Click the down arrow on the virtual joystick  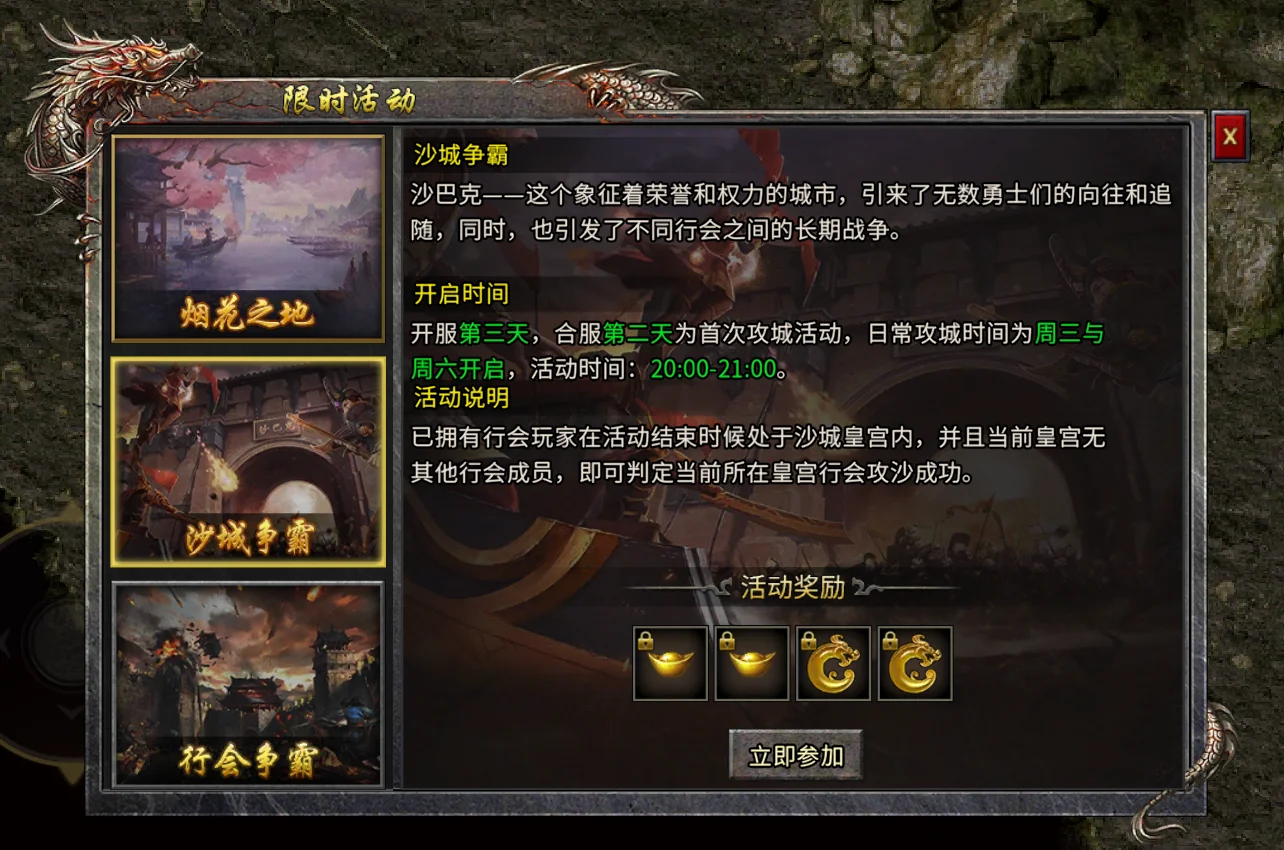[68, 710]
